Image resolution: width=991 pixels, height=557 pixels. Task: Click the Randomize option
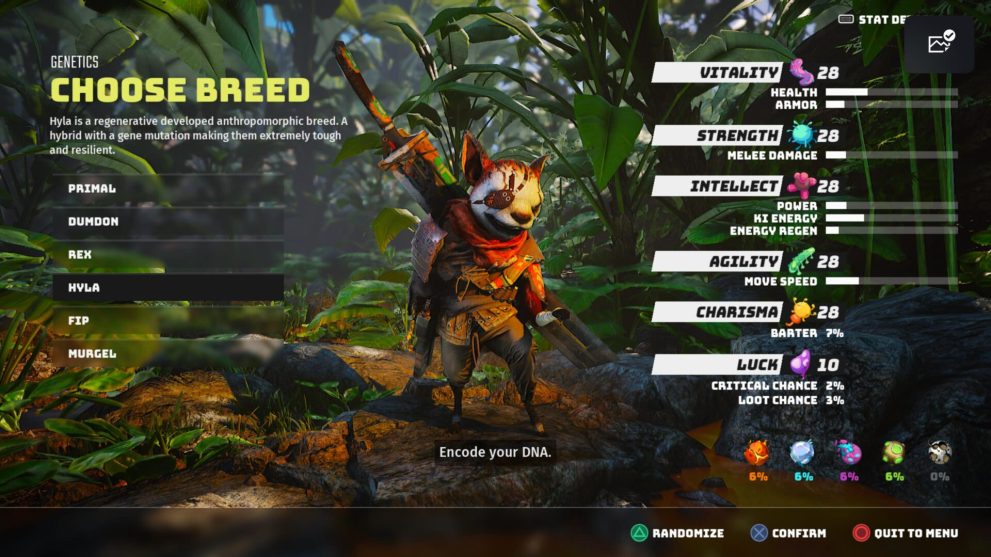click(x=677, y=534)
